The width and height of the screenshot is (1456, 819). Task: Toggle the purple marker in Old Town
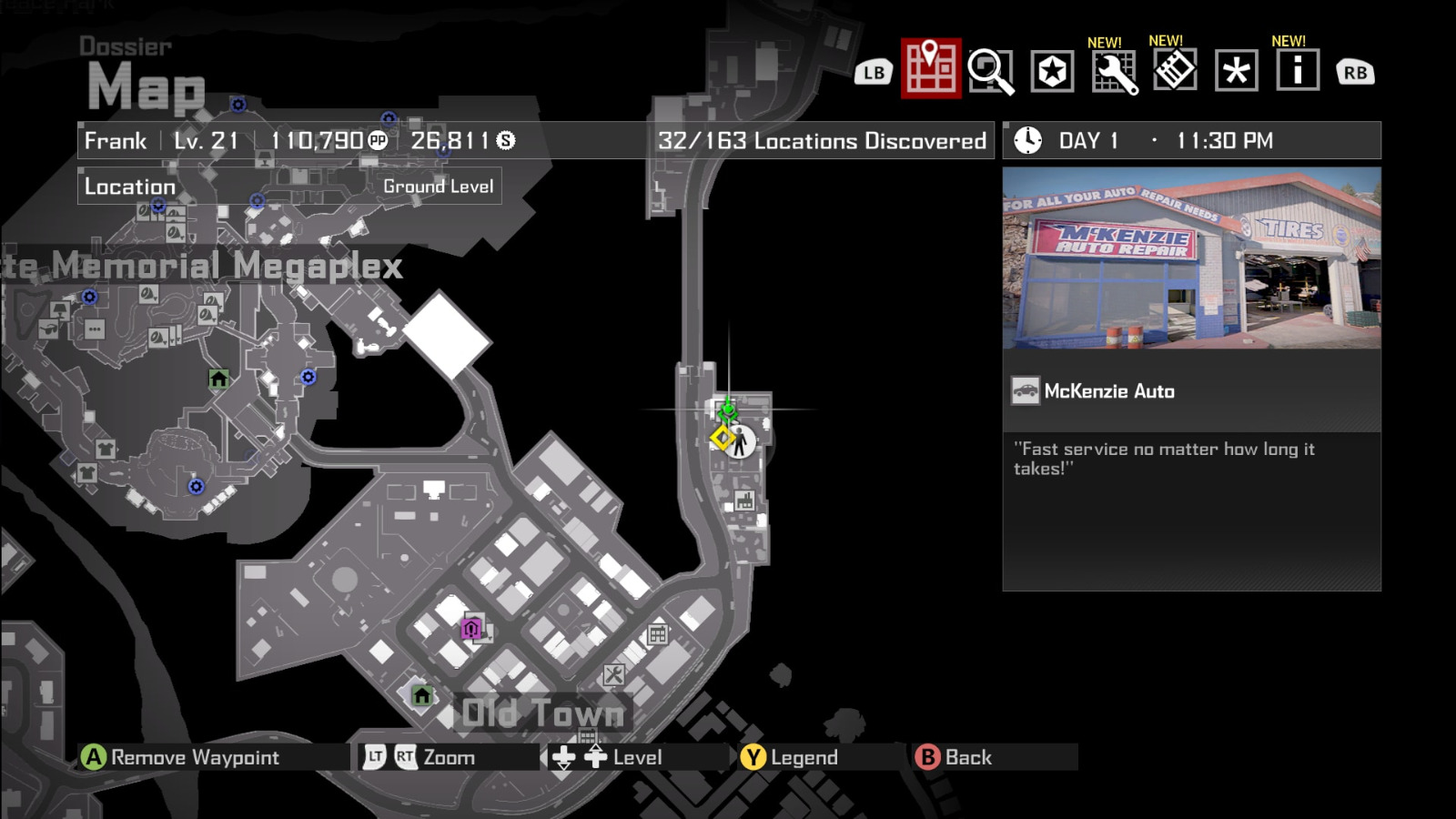(469, 628)
